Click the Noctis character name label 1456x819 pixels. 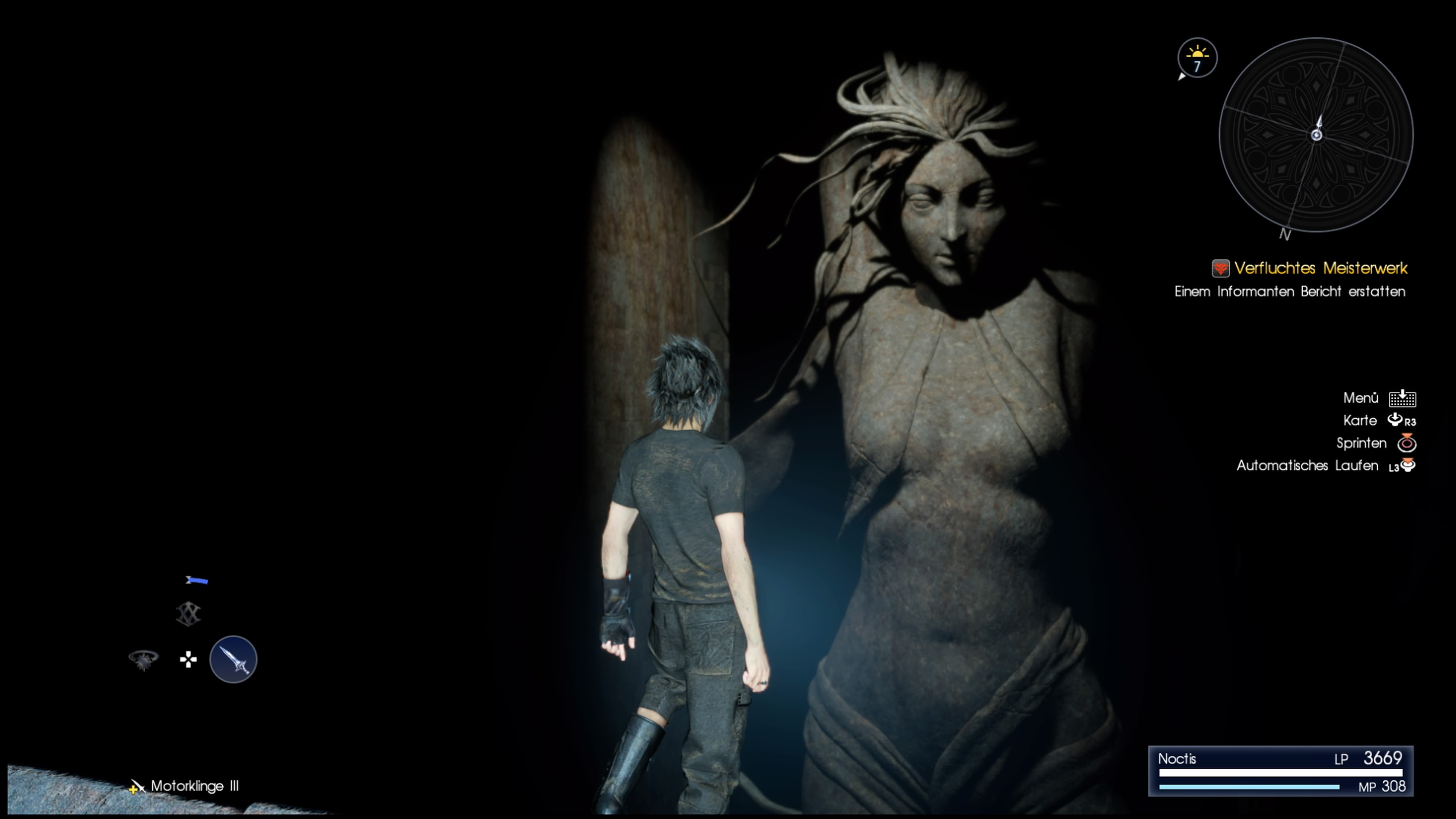[x=1178, y=759]
